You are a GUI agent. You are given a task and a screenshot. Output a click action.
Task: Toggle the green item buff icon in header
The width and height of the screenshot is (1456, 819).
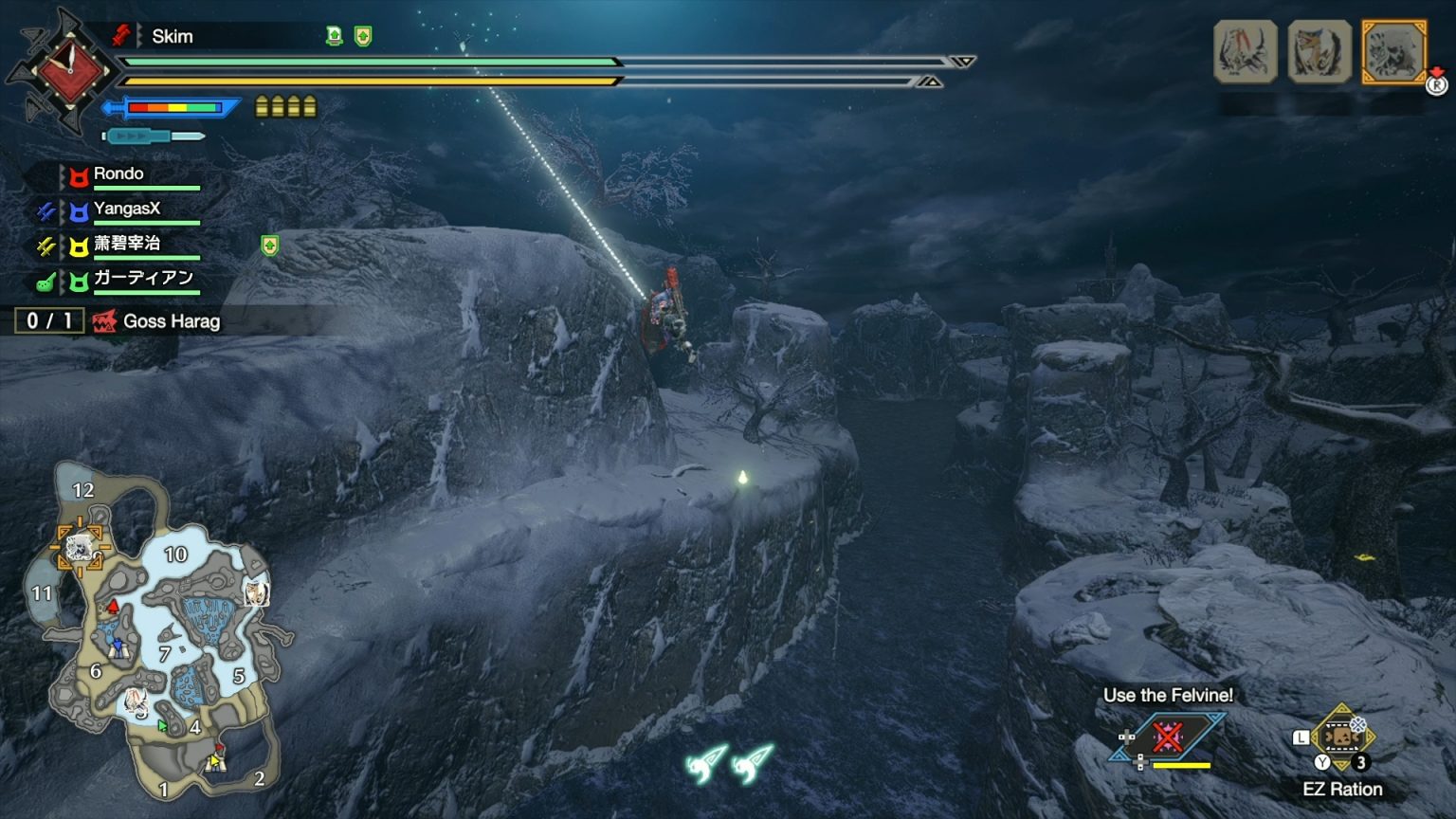pos(363,36)
